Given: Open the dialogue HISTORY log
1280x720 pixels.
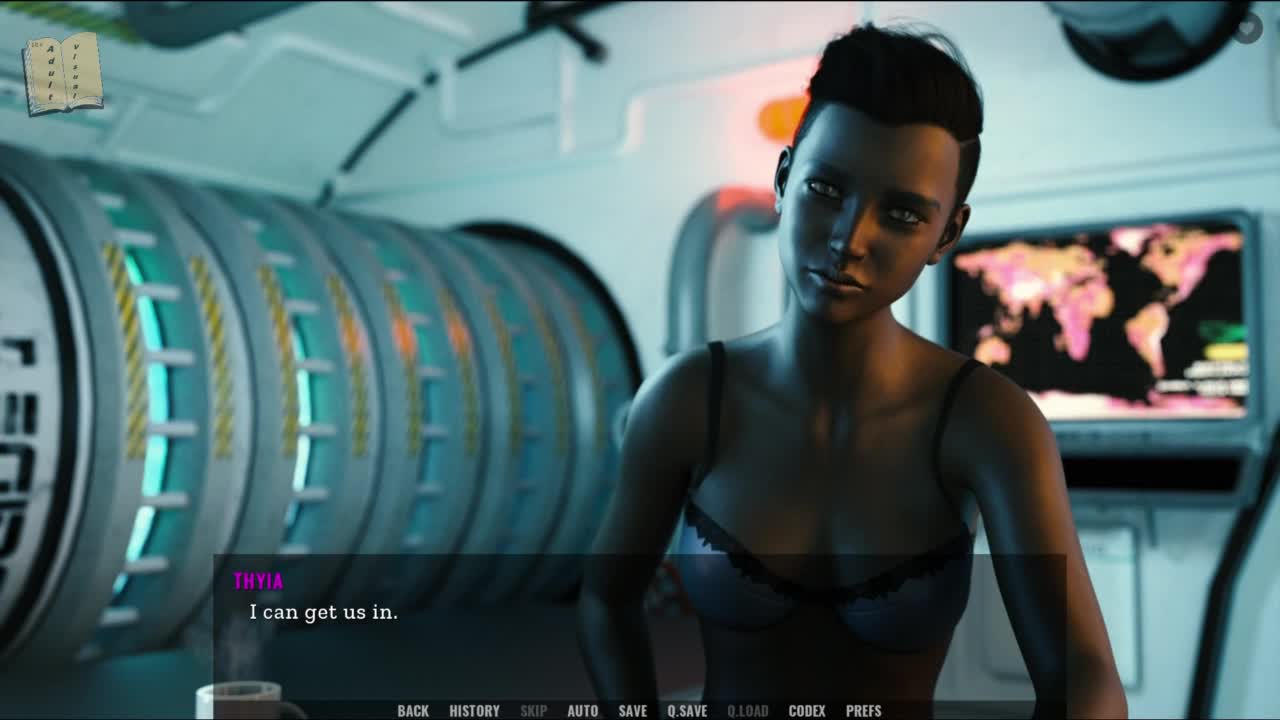Looking at the screenshot, I should [x=474, y=711].
